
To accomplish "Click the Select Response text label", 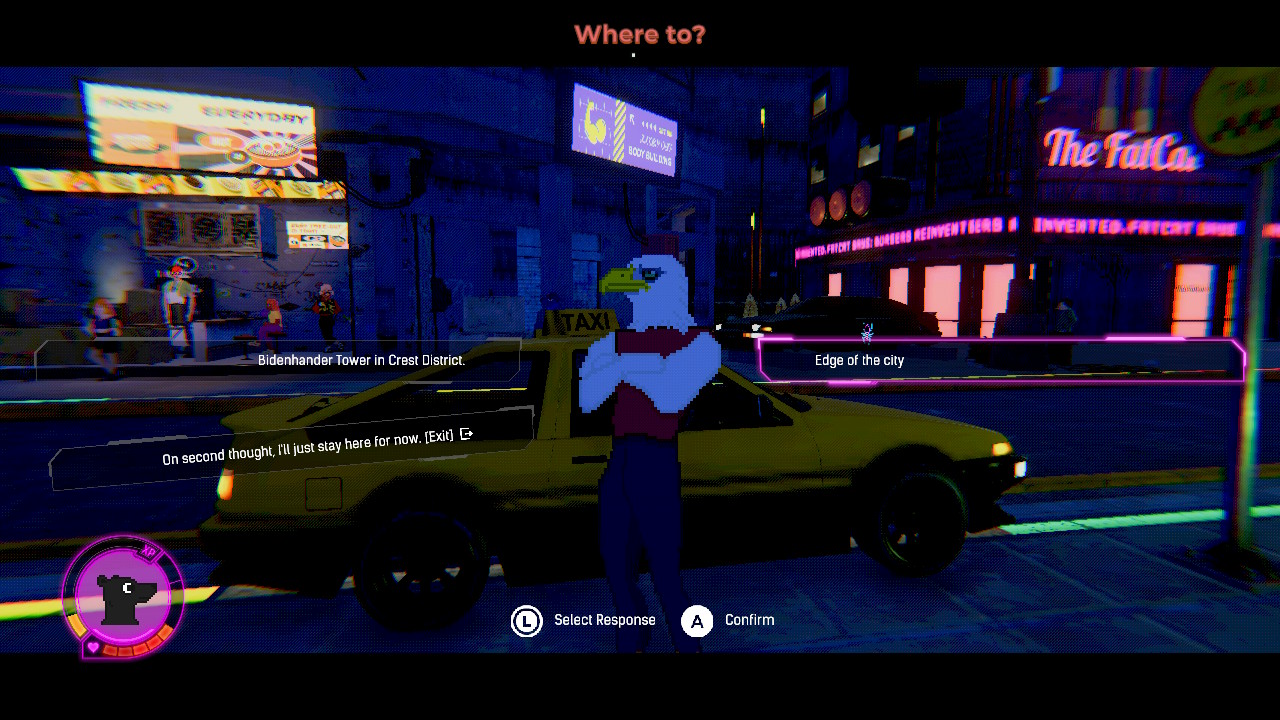I will pos(604,620).
